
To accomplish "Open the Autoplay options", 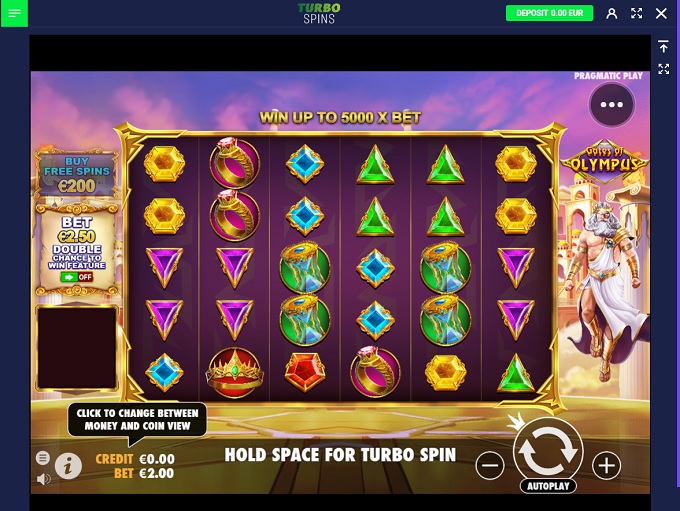I will click(547, 487).
